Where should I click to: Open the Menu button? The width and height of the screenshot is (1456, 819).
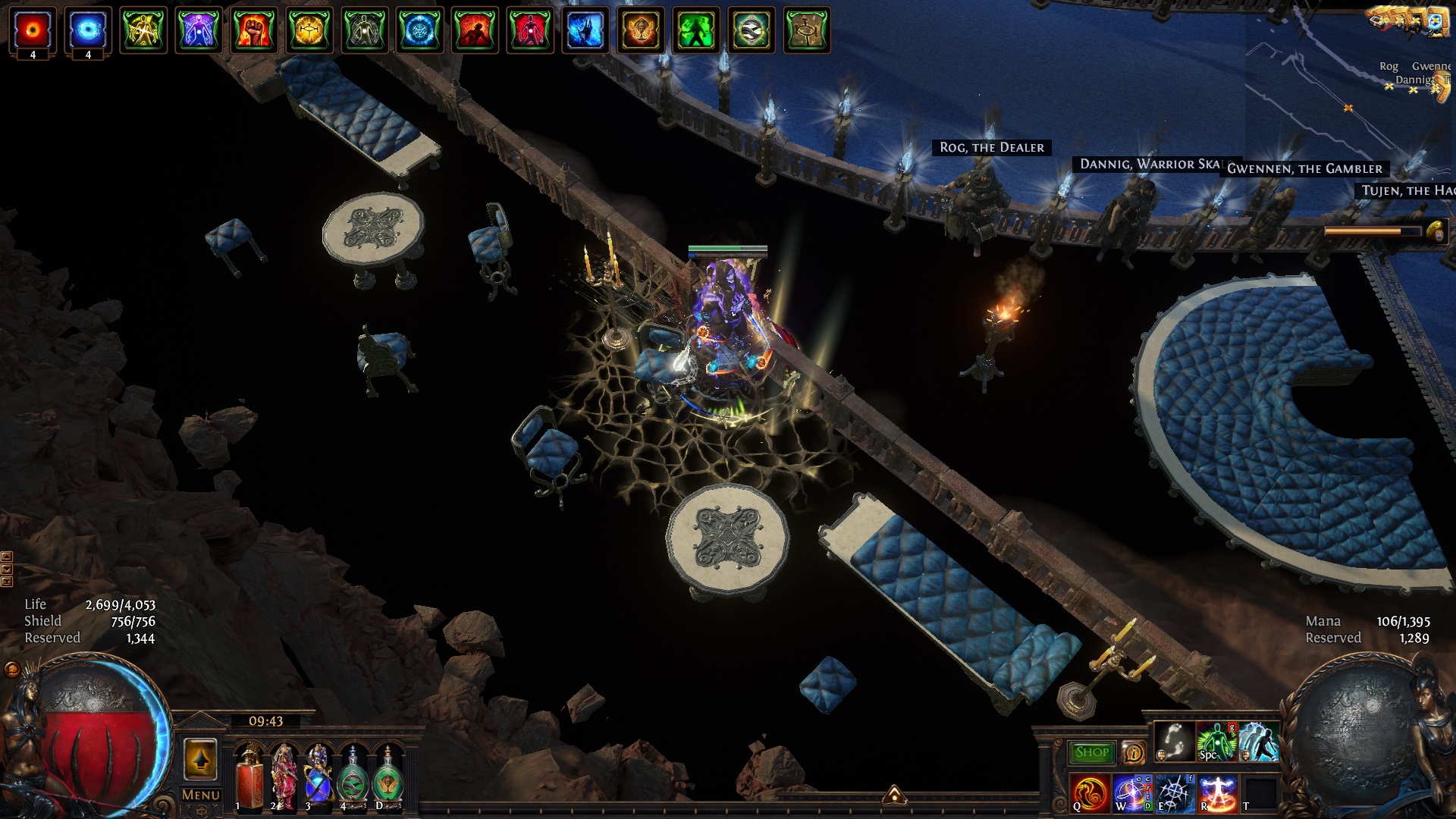tap(200, 795)
